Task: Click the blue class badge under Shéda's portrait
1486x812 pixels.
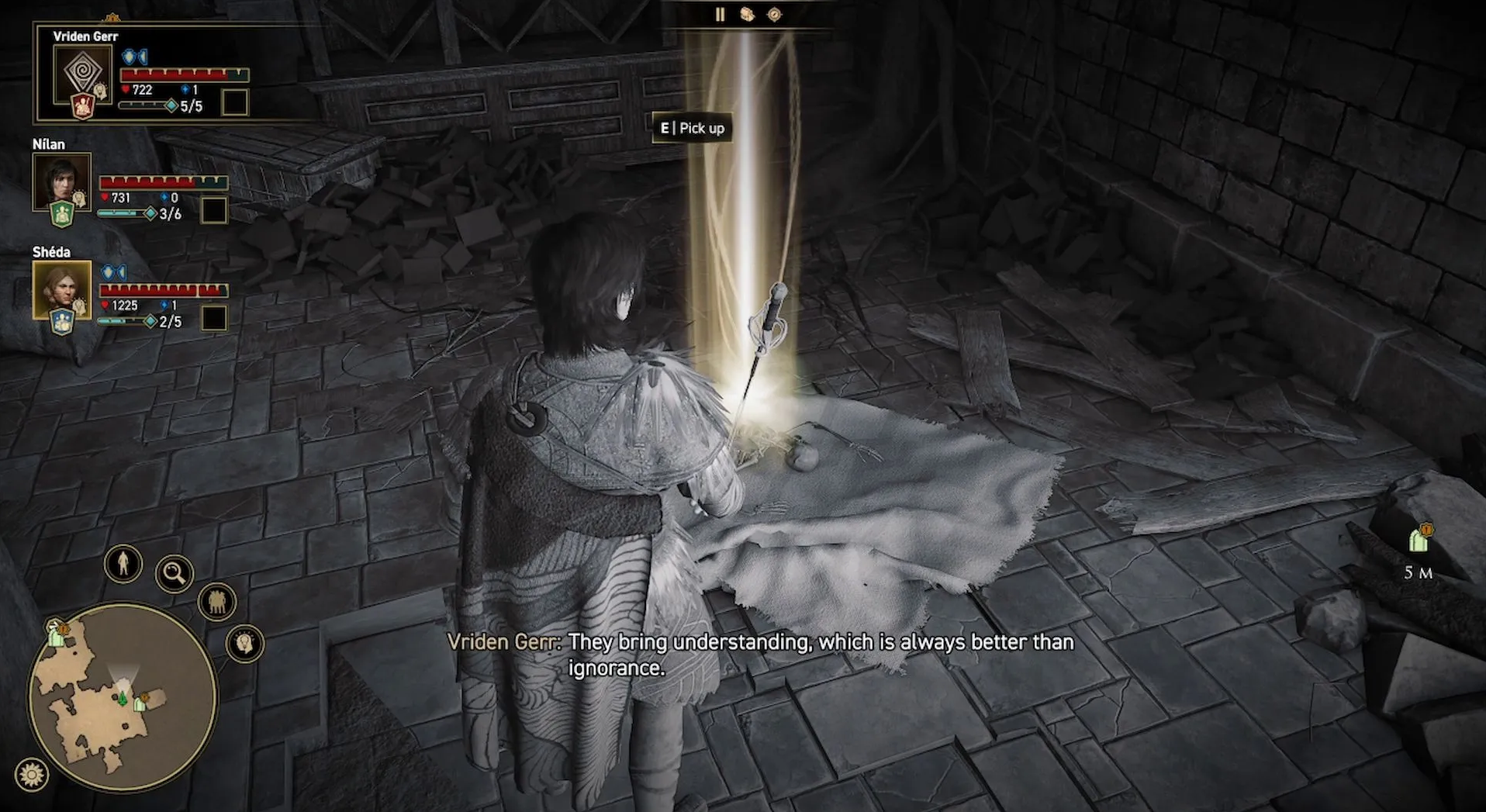Action: pos(62,321)
